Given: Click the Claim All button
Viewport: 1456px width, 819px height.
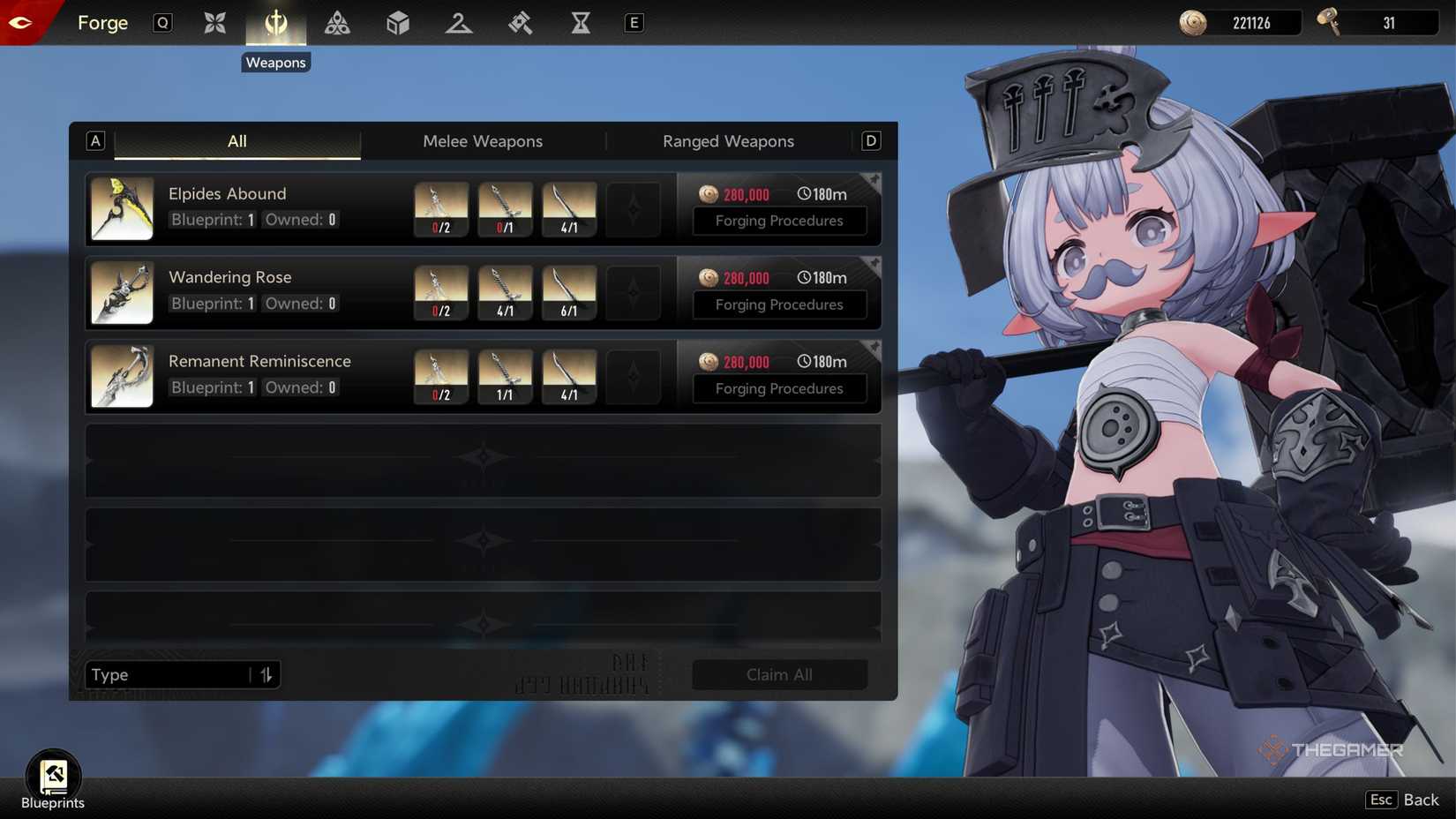Looking at the screenshot, I should [779, 674].
